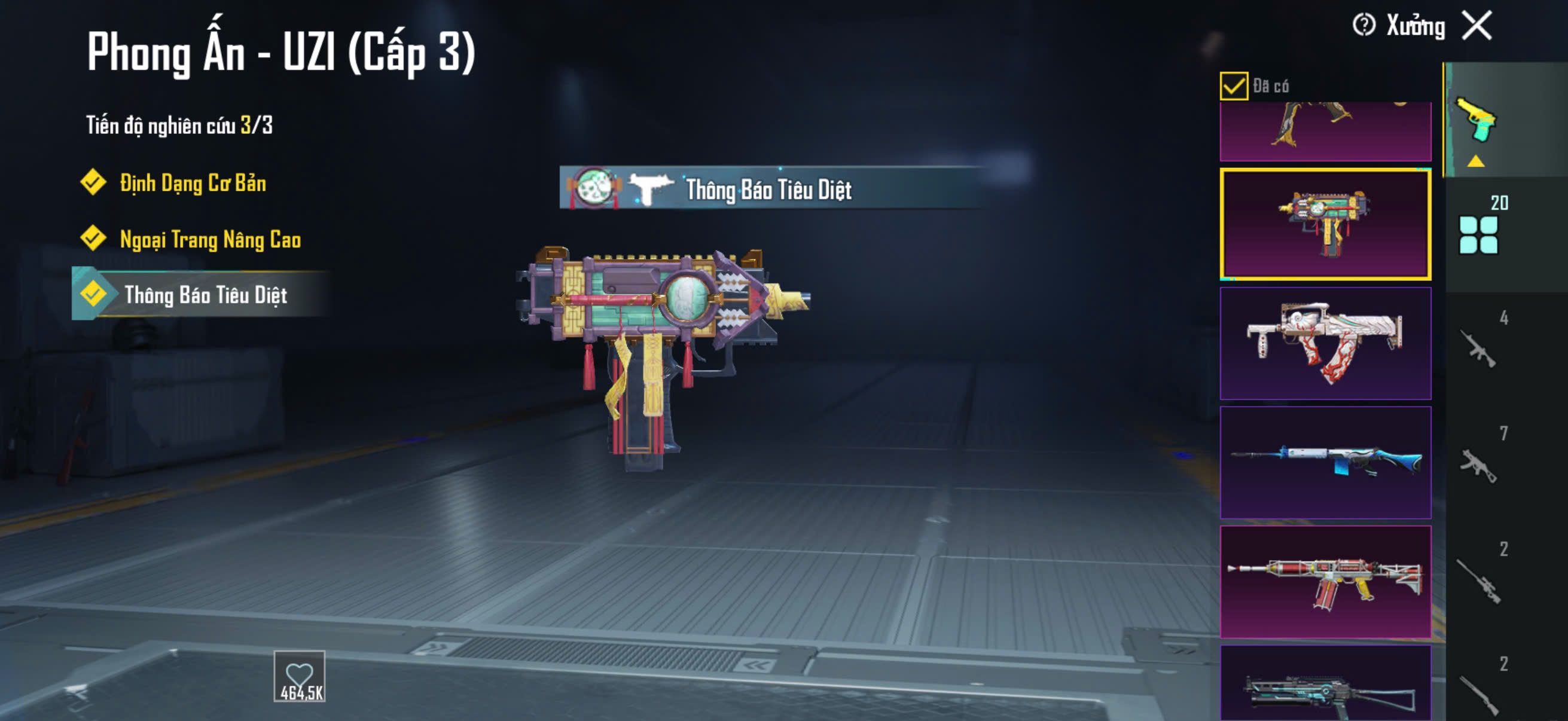Open the shotgun category tab

[1478, 693]
